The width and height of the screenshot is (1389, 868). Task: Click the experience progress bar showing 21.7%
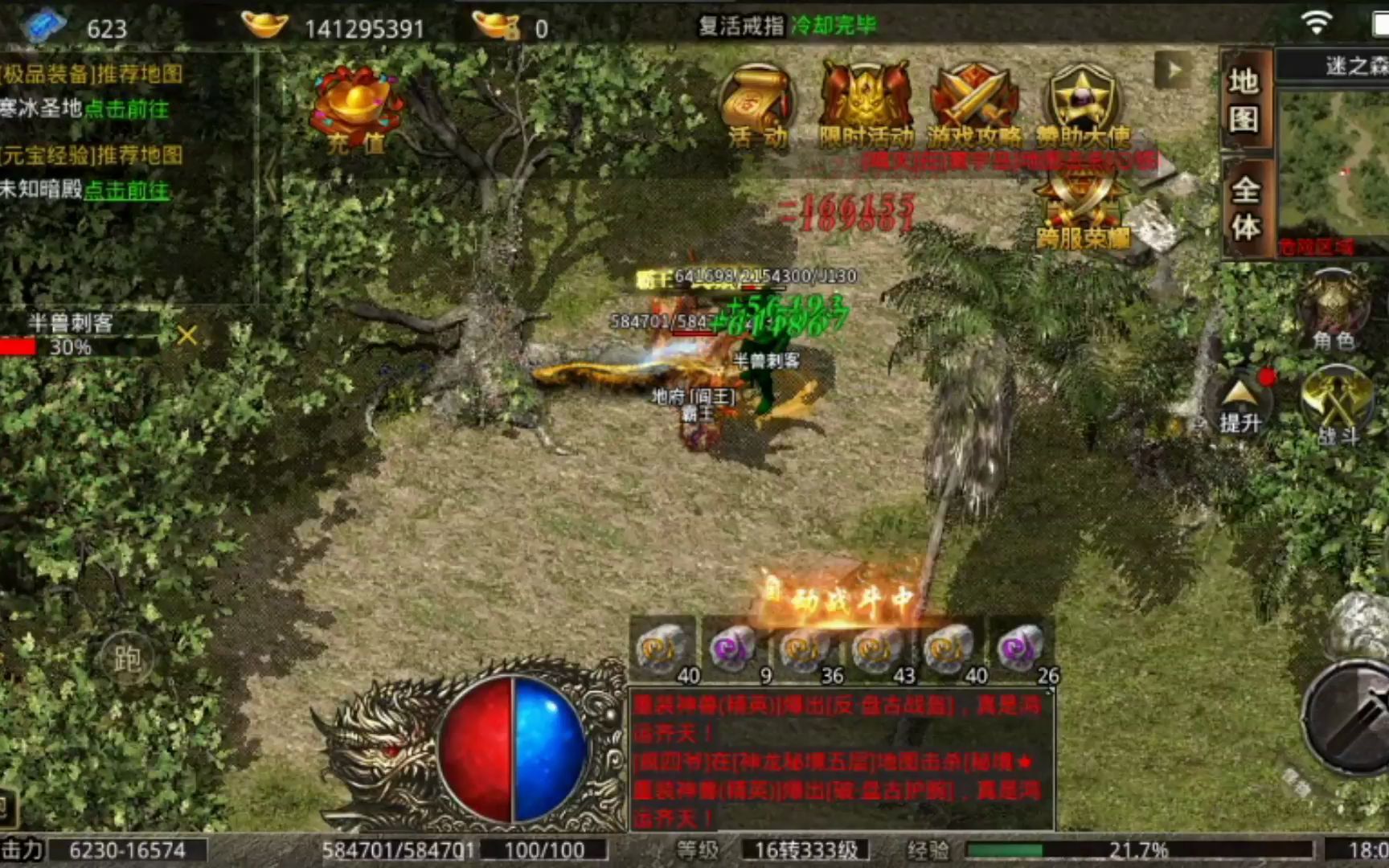point(1073,848)
